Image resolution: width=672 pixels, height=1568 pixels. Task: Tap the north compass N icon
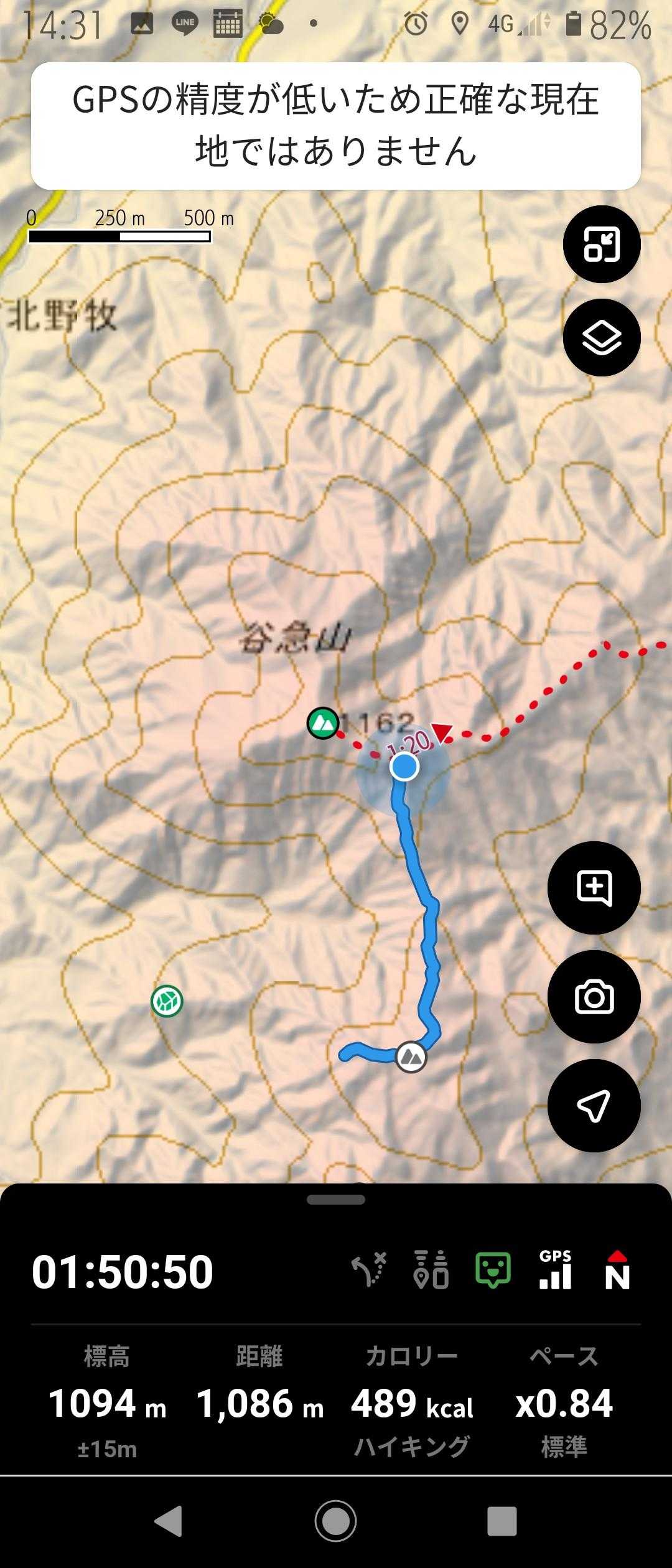[617, 1269]
